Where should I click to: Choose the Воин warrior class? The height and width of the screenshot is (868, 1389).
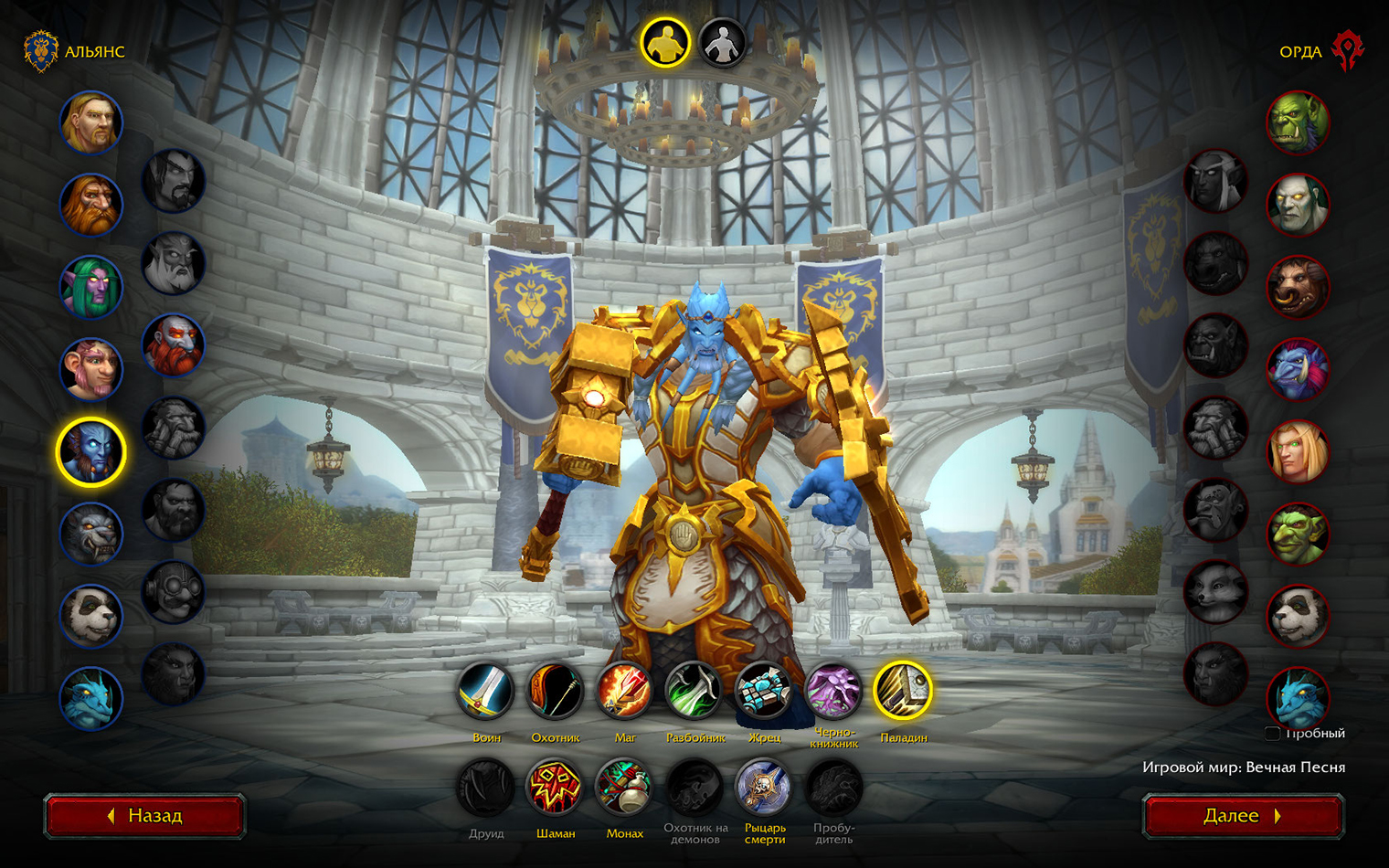(486, 692)
